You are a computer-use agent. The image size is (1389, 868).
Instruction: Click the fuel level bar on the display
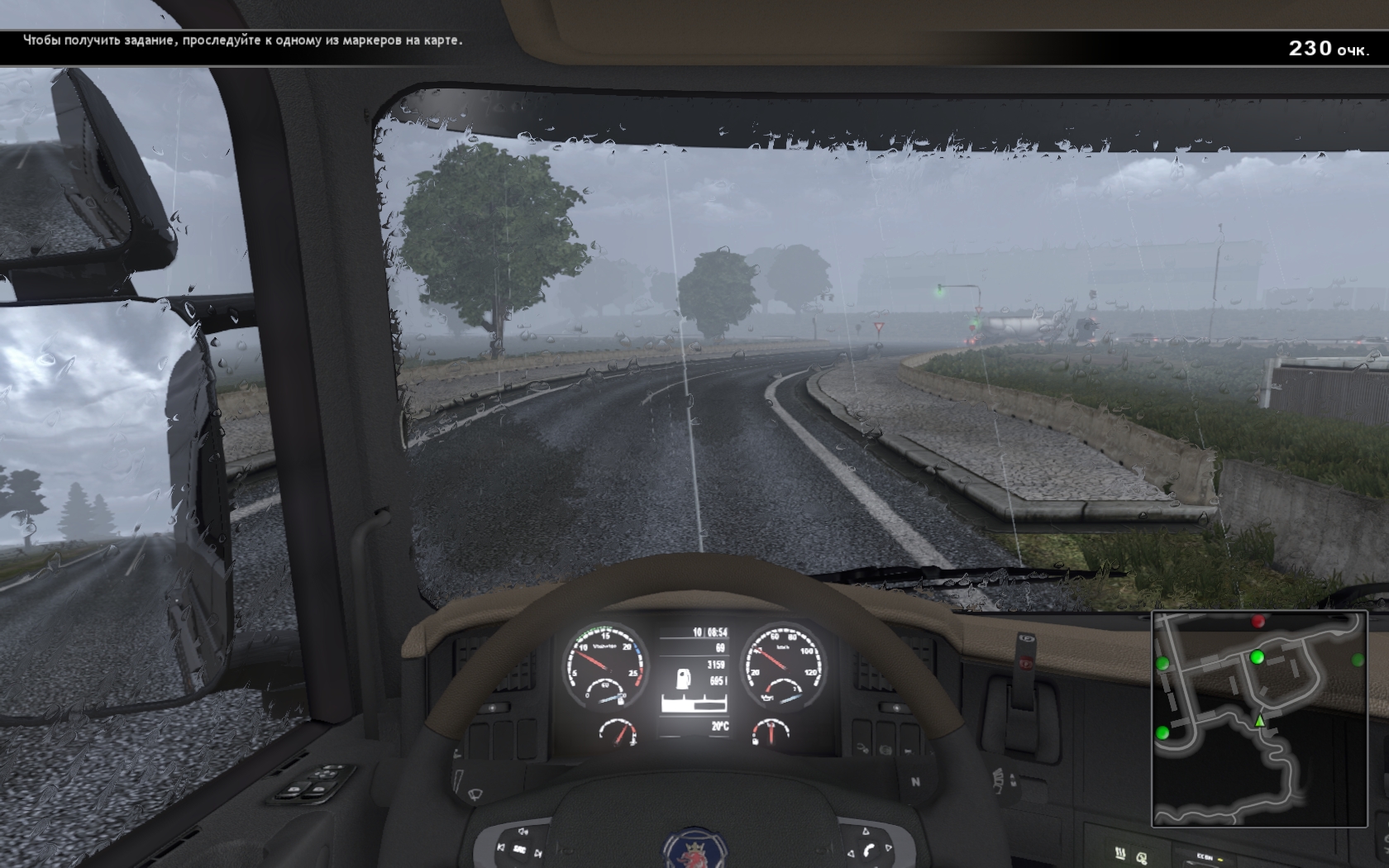694,703
